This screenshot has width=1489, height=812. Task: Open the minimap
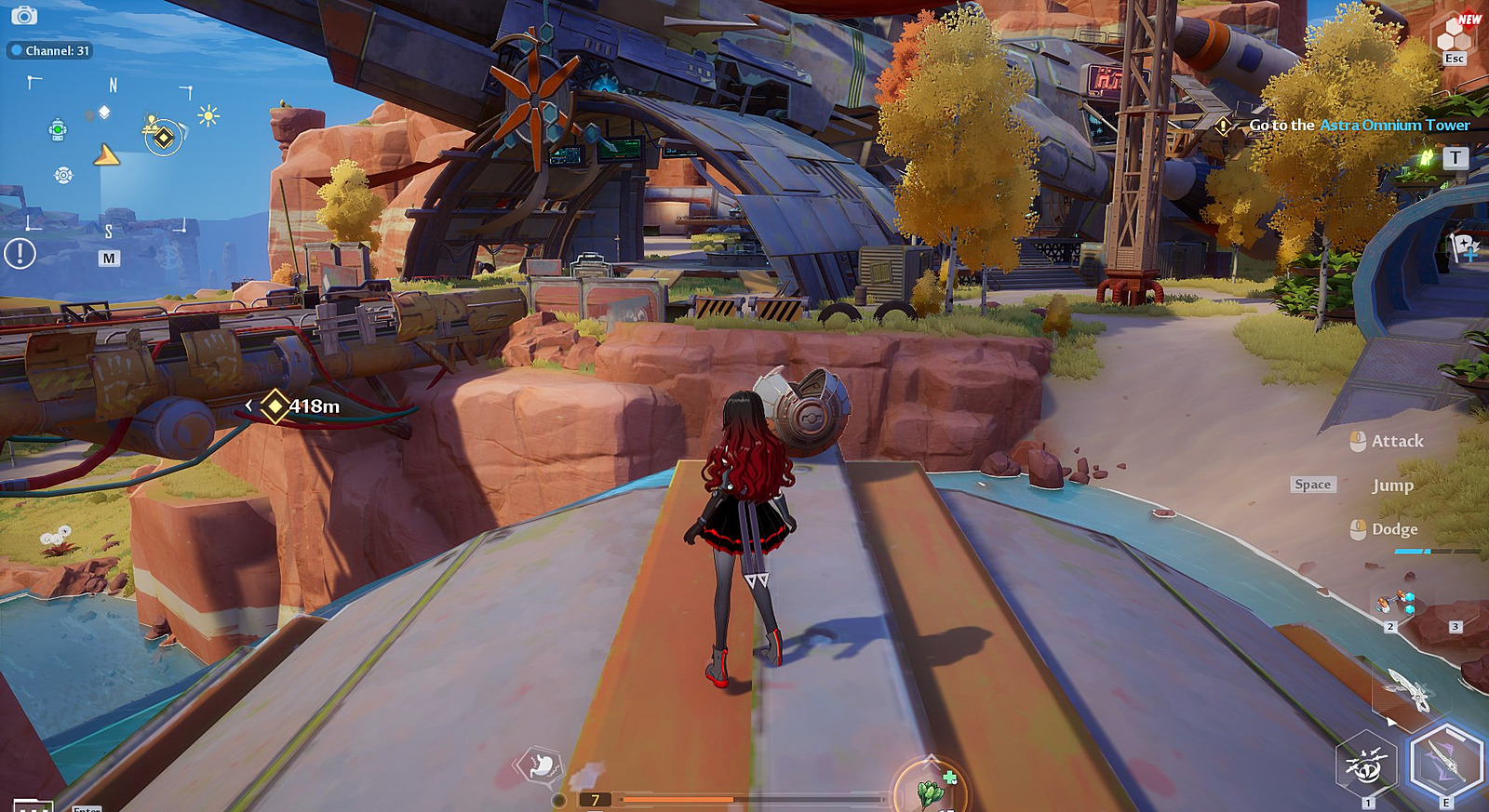(x=109, y=258)
